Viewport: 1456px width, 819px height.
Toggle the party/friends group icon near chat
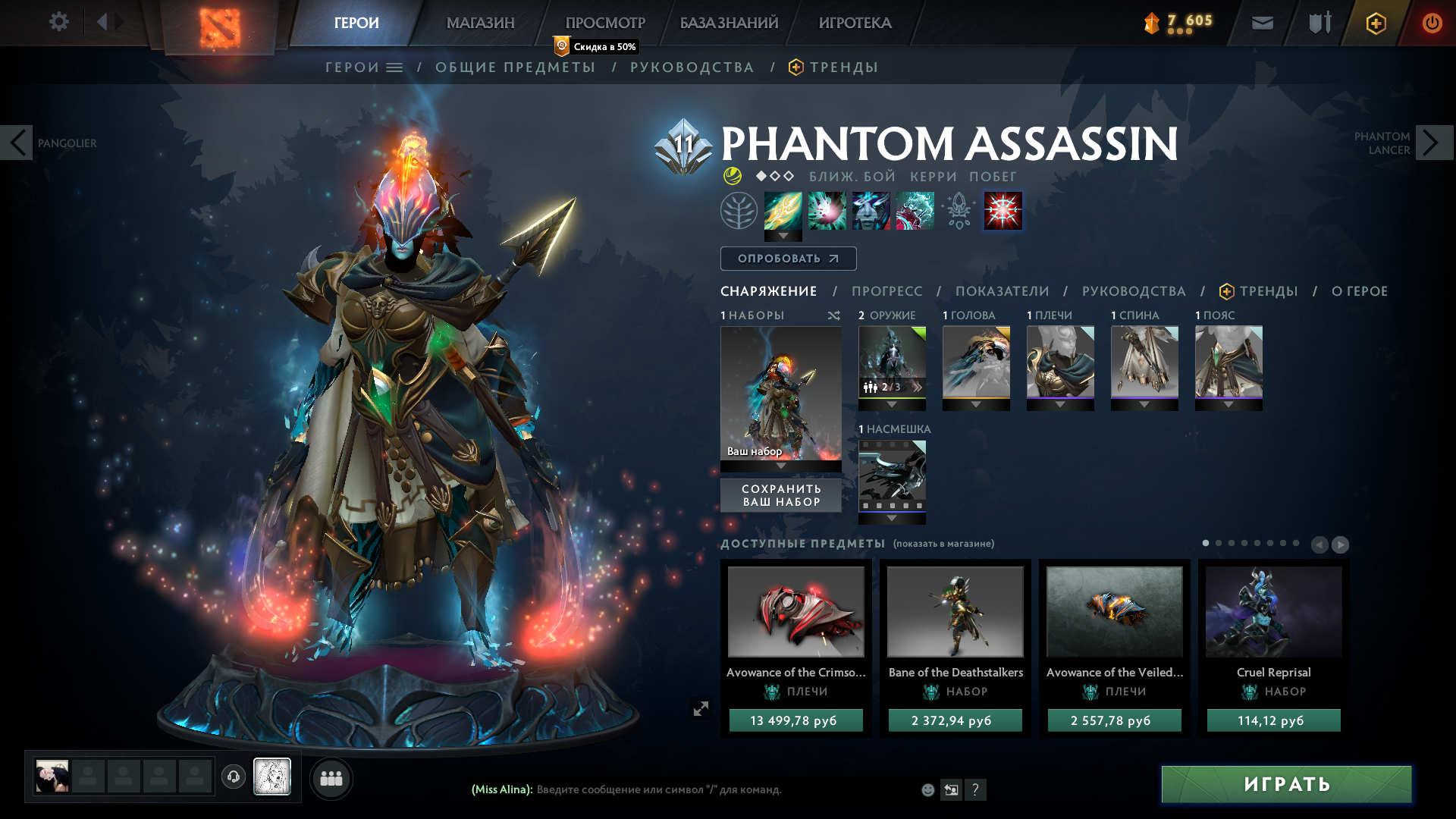click(x=331, y=777)
